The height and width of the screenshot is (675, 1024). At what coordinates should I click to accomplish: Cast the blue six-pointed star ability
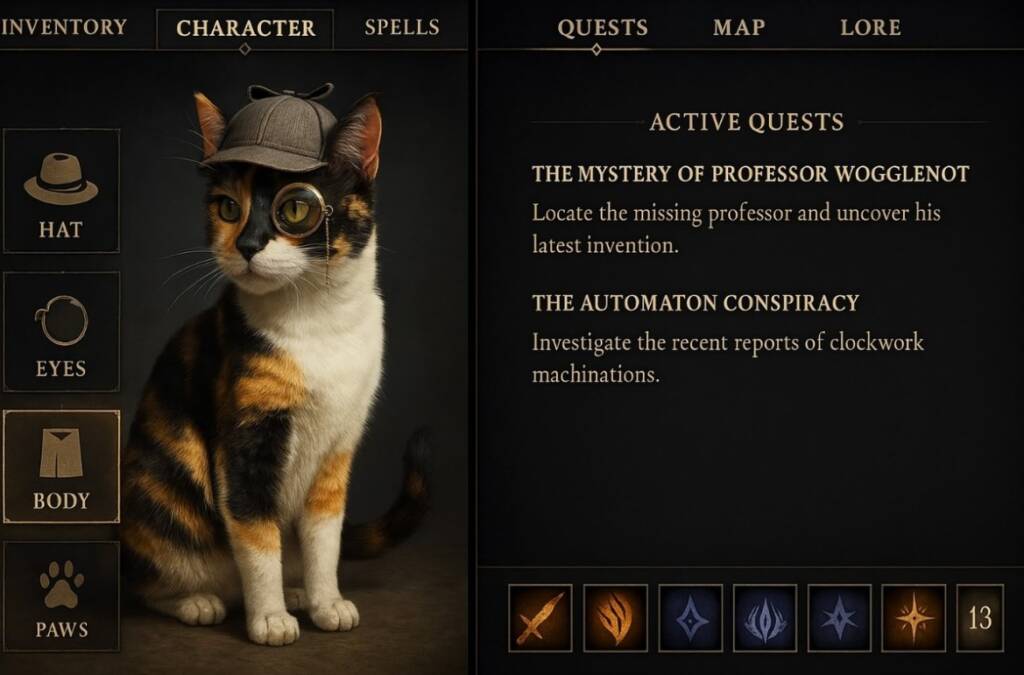coord(839,617)
